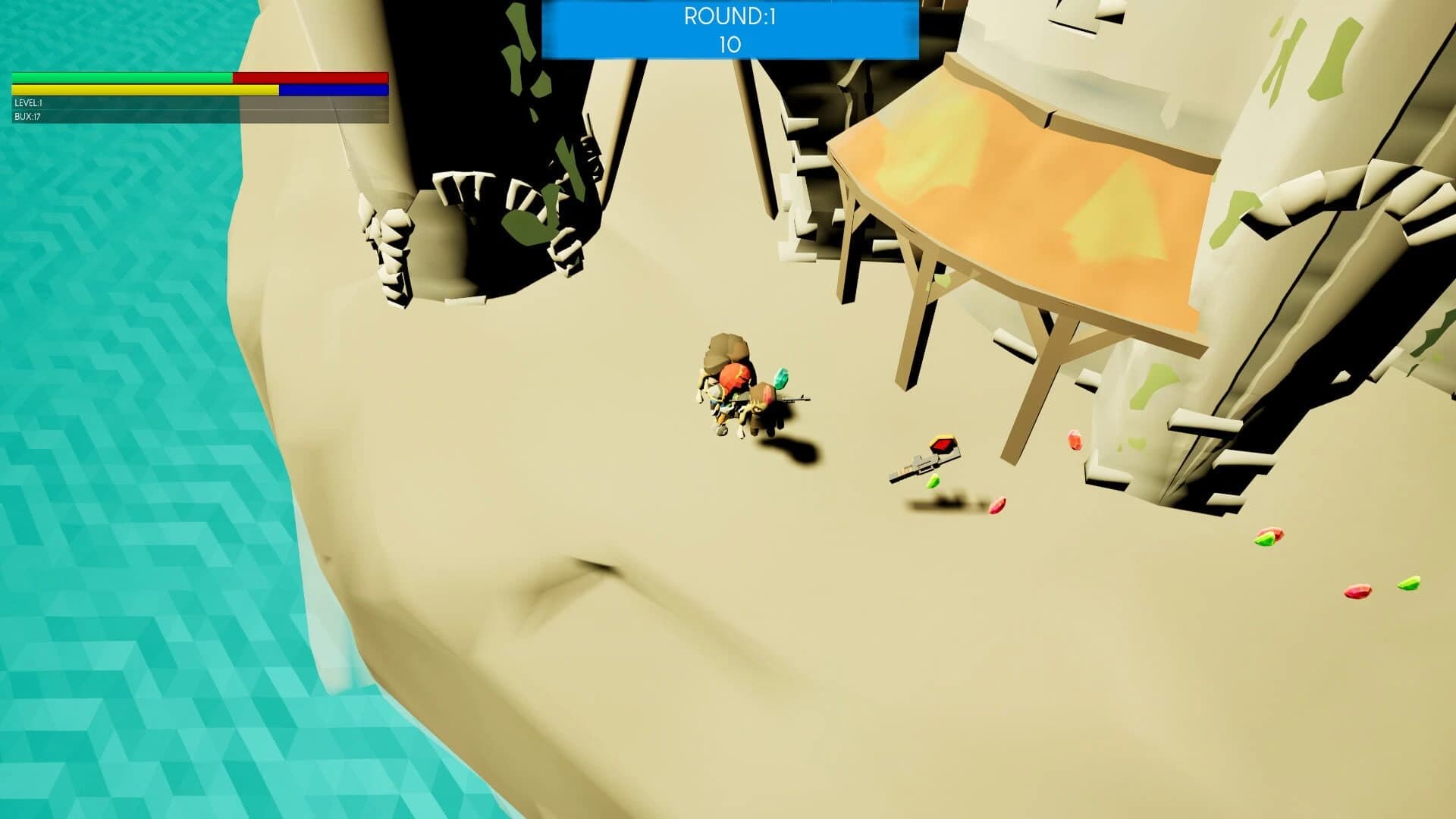Select the countdown number 10
The height and width of the screenshot is (819, 1456).
click(728, 44)
